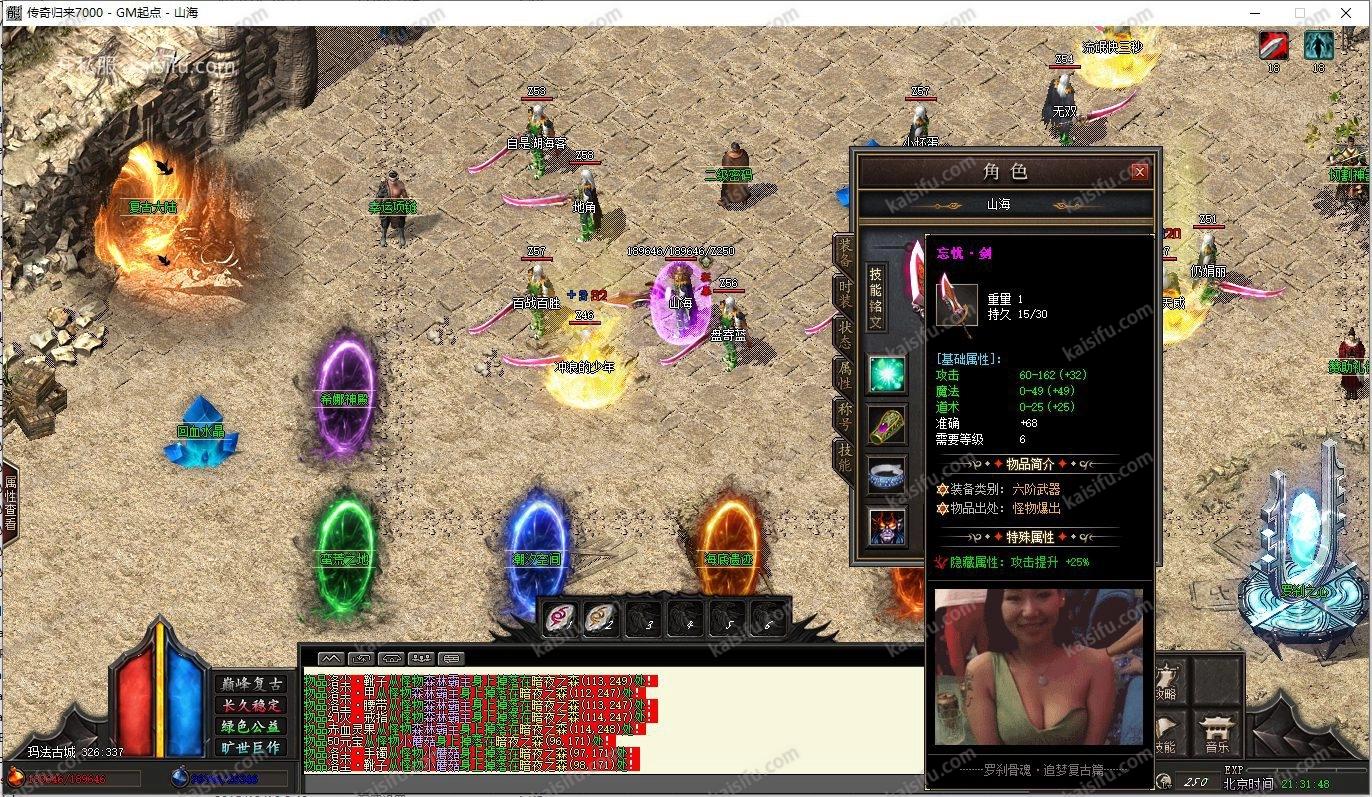
Task: Click the 技能铭文 skill inscription button
Action: pyautogui.click(x=875, y=297)
